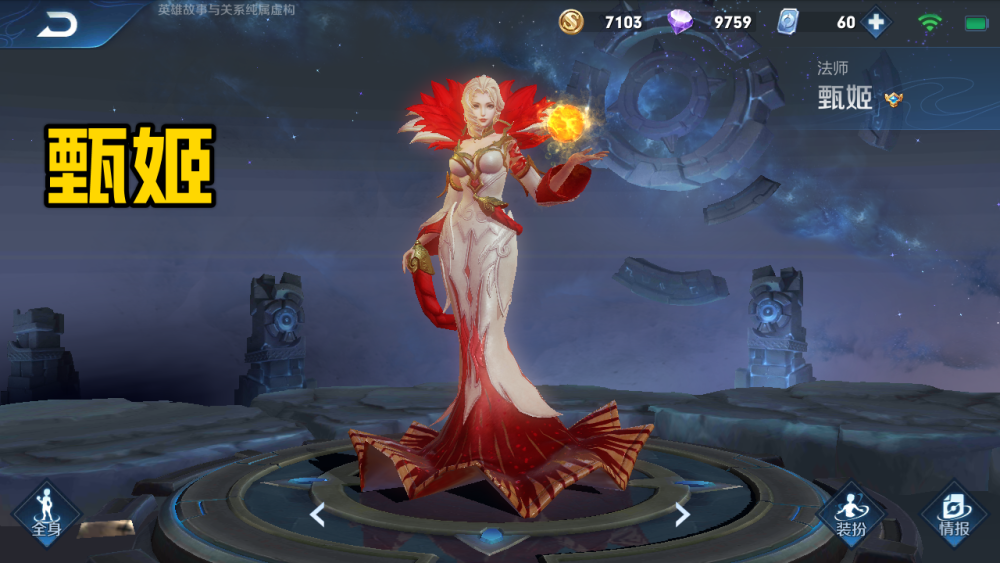Tap the gold coin currency icon
Viewport: 1000px width, 563px height.
571,21
